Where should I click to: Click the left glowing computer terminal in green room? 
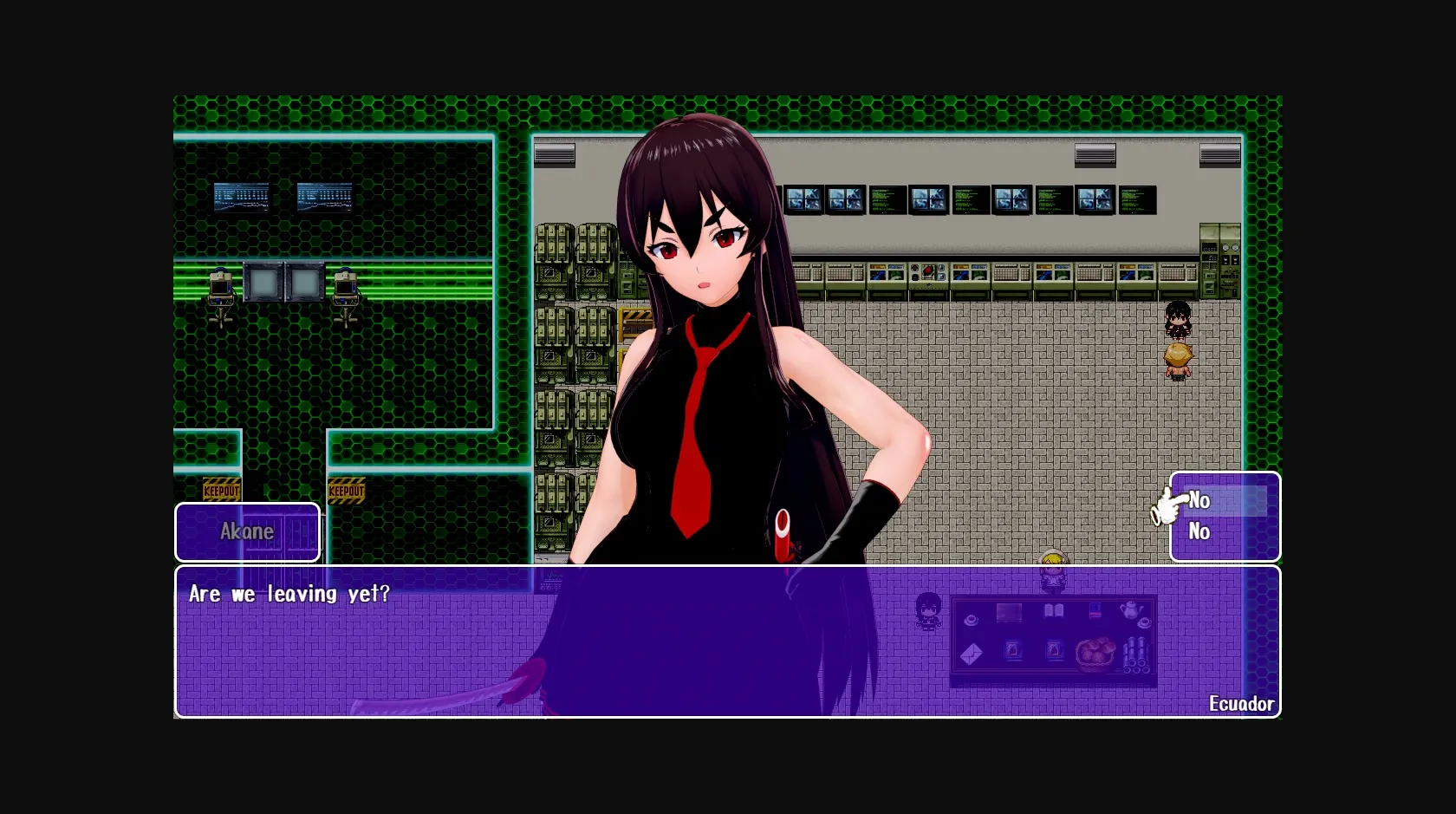coord(221,286)
